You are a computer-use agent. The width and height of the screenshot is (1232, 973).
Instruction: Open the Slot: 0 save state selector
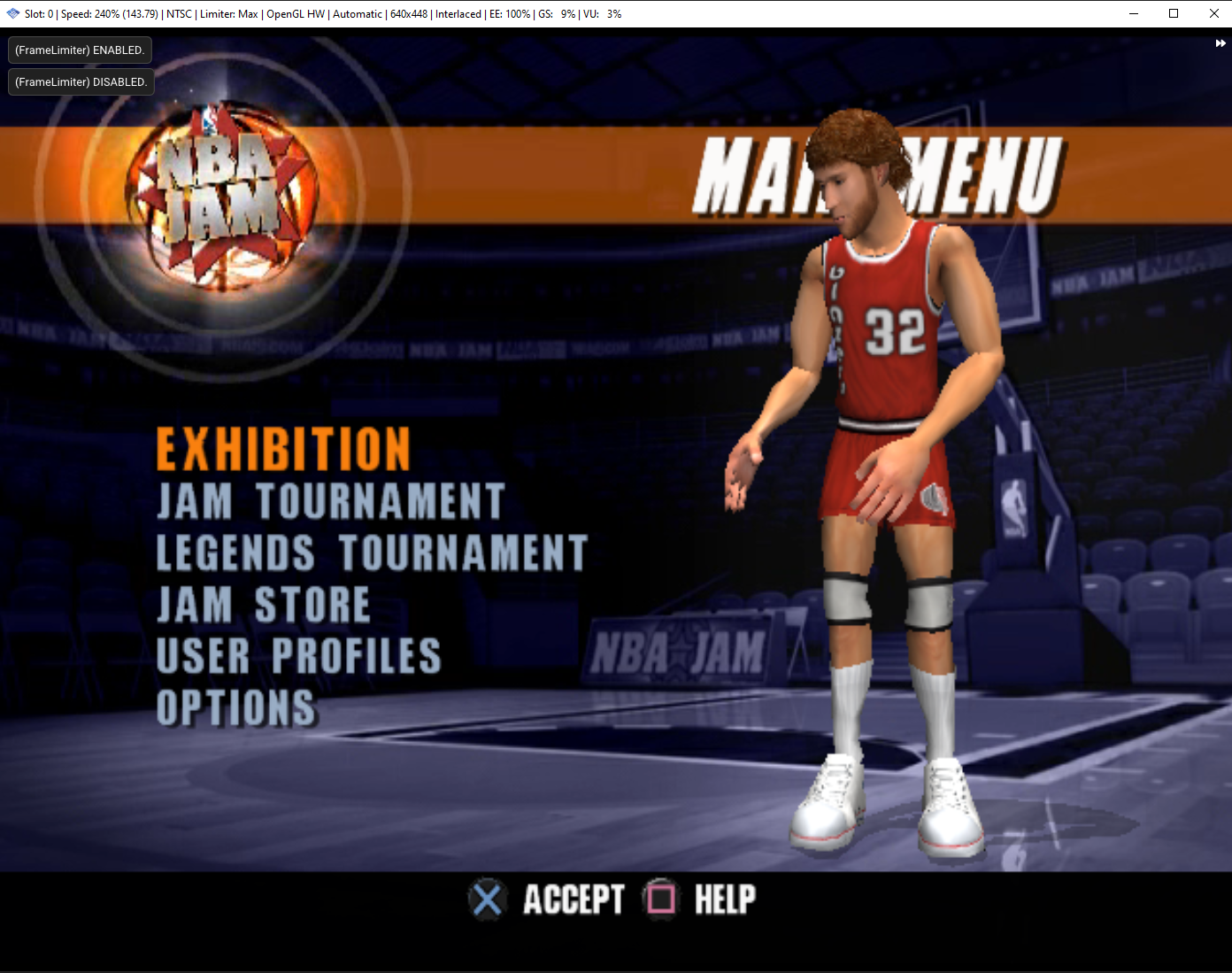coord(39,13)
